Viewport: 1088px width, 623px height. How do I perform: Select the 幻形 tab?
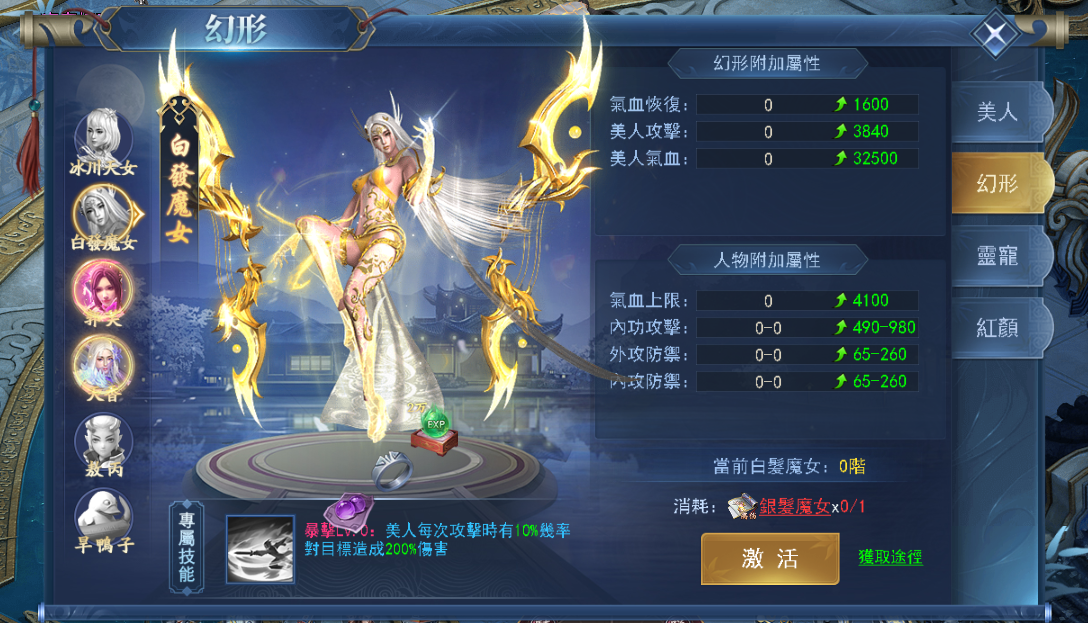pyautogui.click(x=998, y=183)
